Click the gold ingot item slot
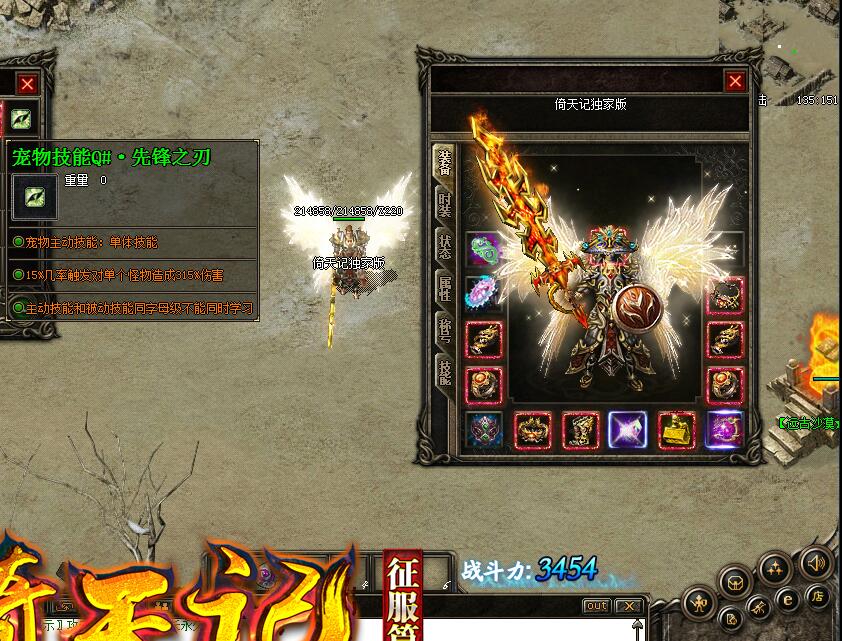This screenshot has width=842, height=641. coord(678,431)
